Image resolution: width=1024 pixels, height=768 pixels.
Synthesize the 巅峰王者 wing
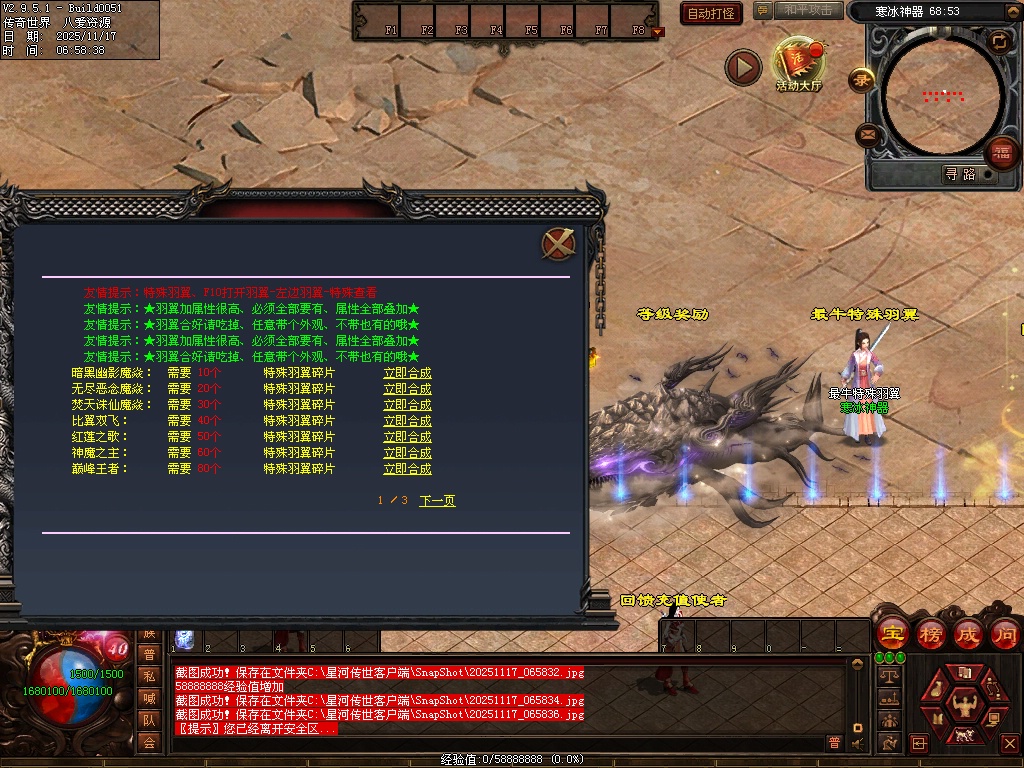[407, 469]
